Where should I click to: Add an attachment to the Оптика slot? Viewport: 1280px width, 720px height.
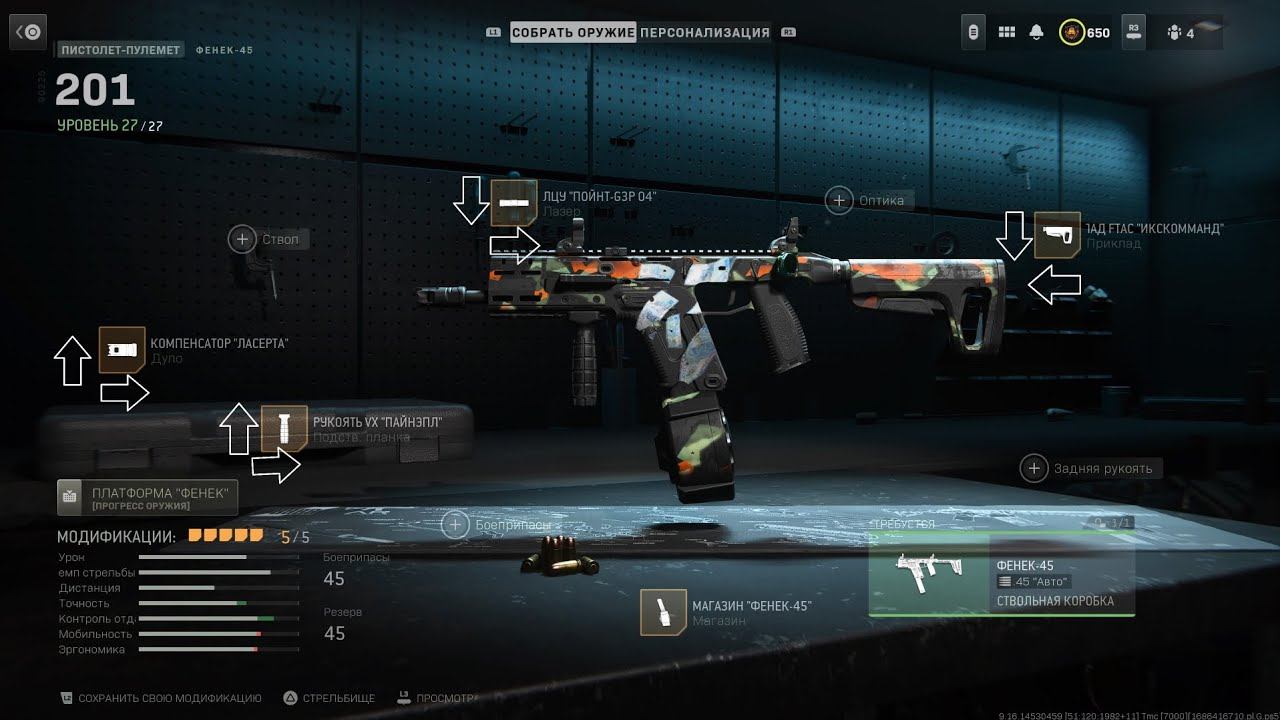pyautogui.click(x=839, y=200)
